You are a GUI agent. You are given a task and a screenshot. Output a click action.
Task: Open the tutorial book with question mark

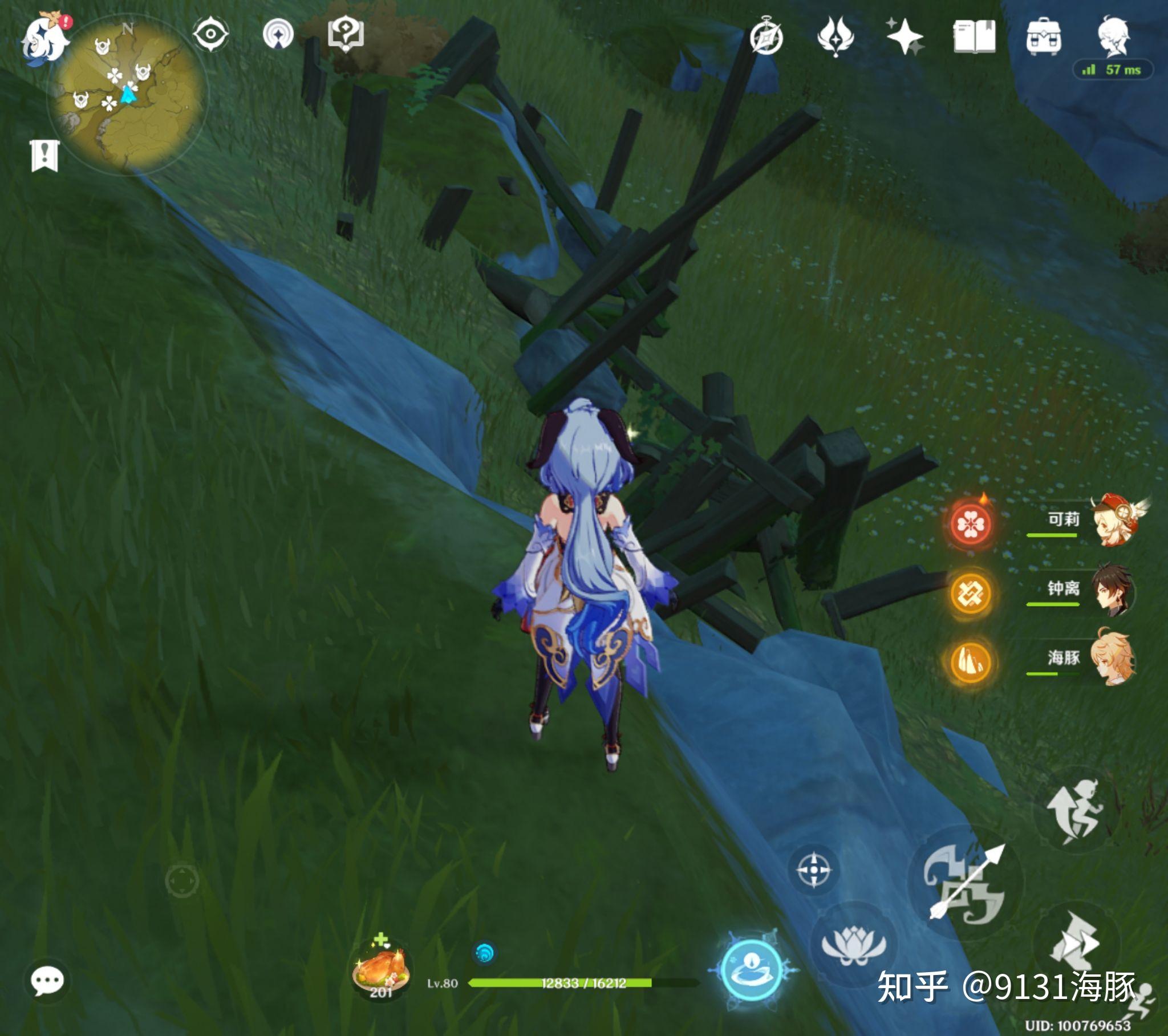pos(346,34)
